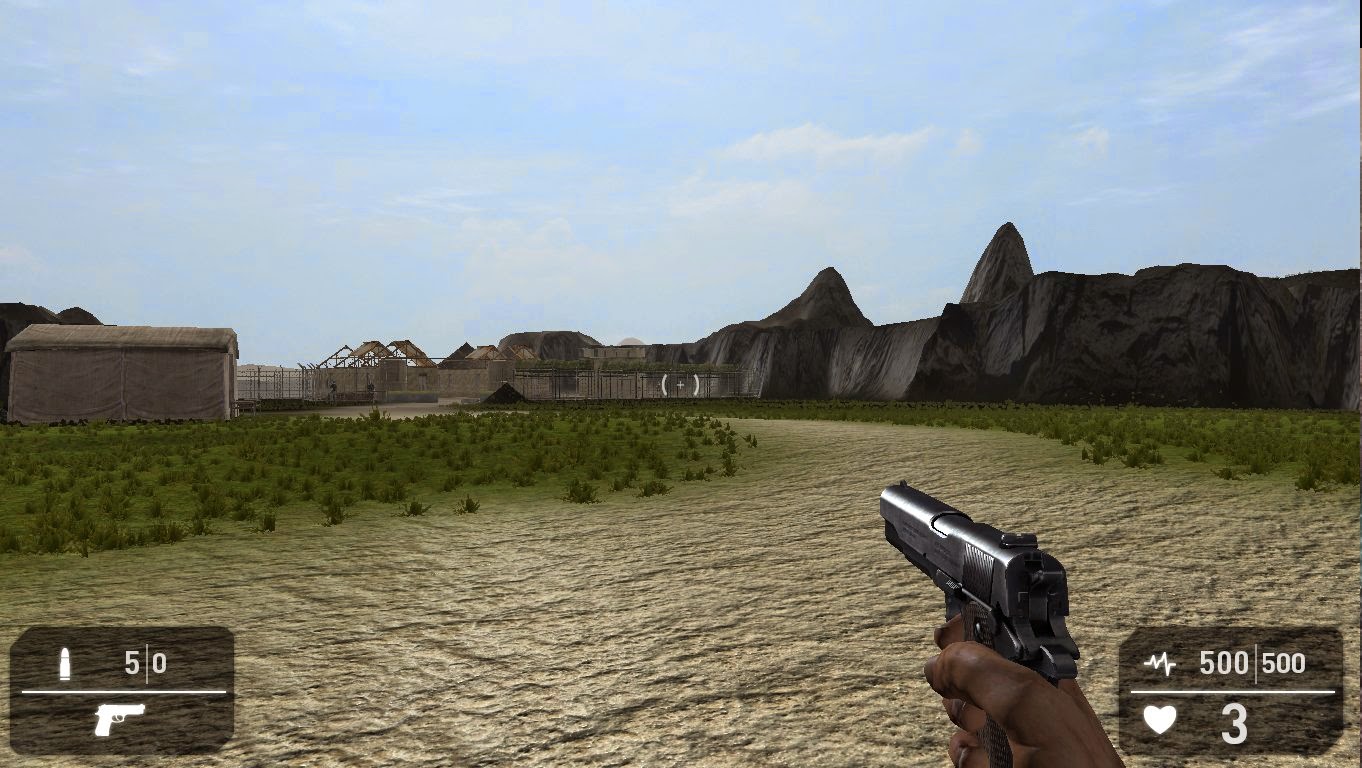Click the crosshair at screen center
This screenshot has width=1362, height=768.
[681, 384]
